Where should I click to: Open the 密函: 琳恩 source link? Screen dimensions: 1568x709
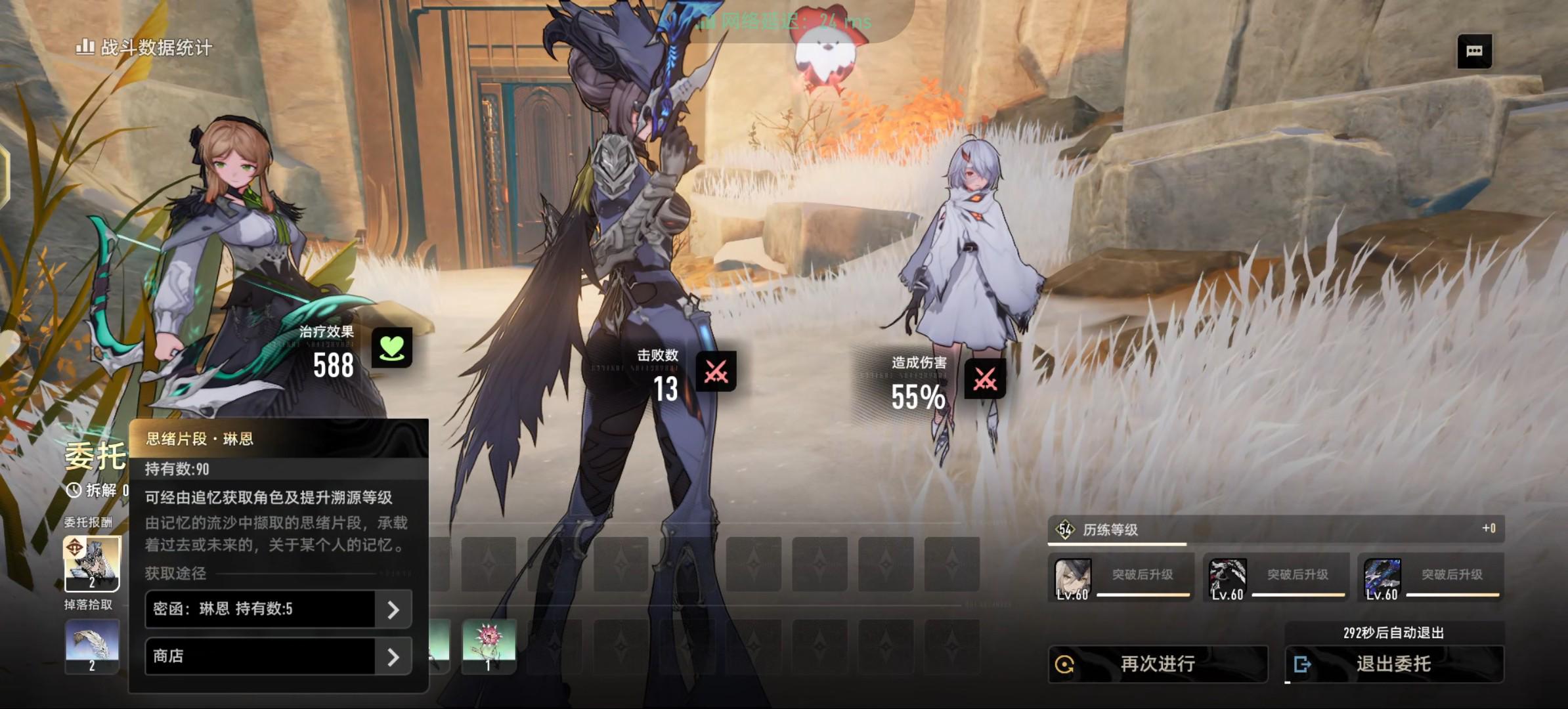tap(278, 609)
